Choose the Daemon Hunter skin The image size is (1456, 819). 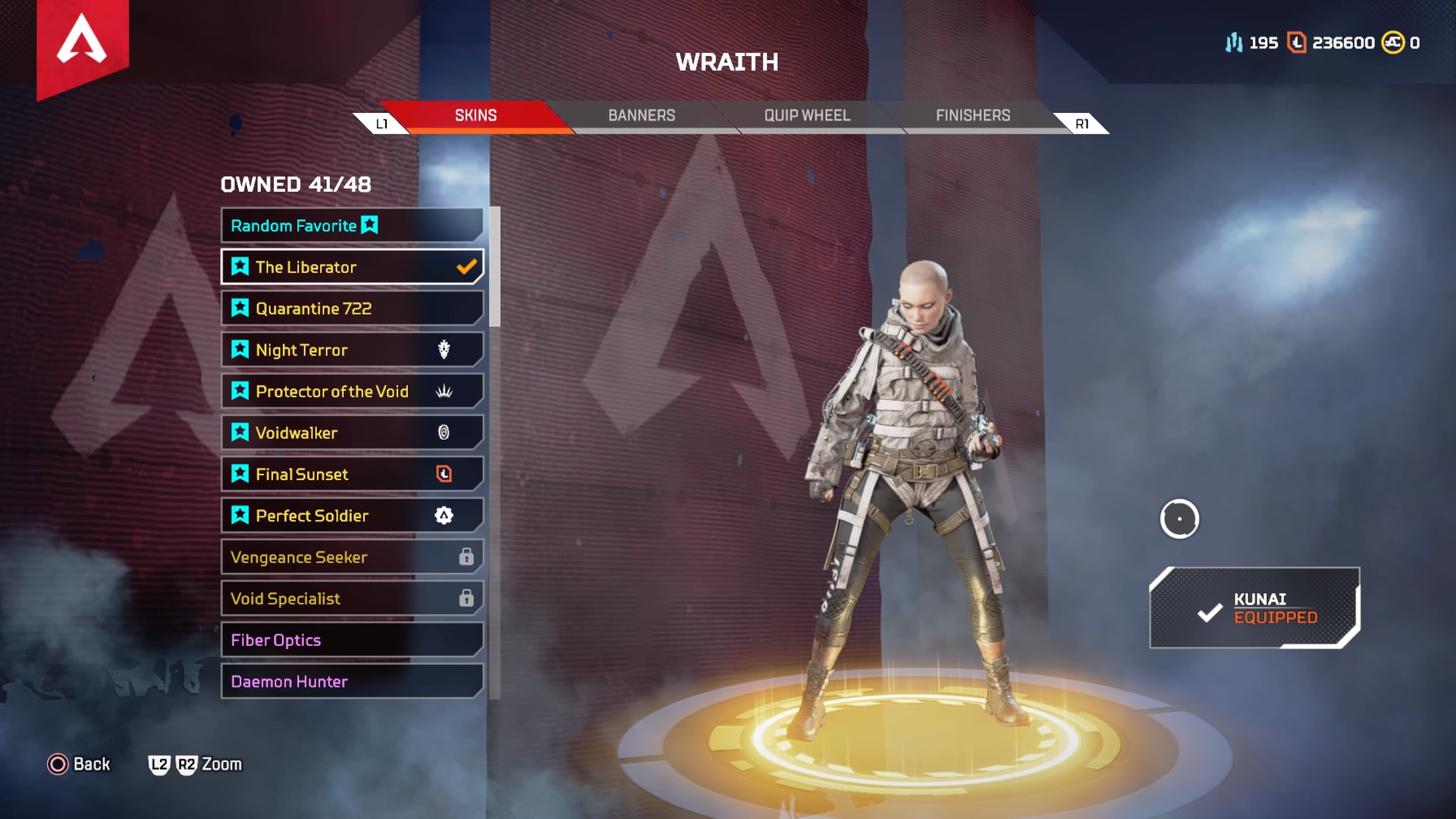point(351,681)
